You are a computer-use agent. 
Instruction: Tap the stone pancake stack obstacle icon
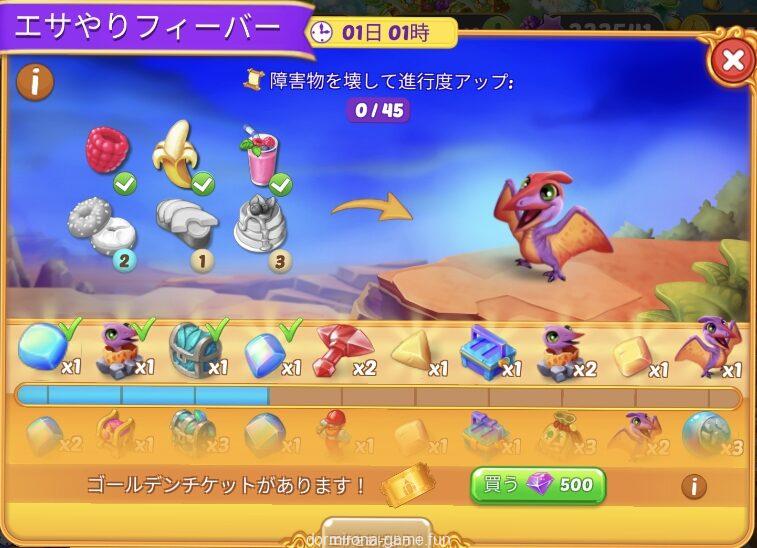[x=260, y=223]
